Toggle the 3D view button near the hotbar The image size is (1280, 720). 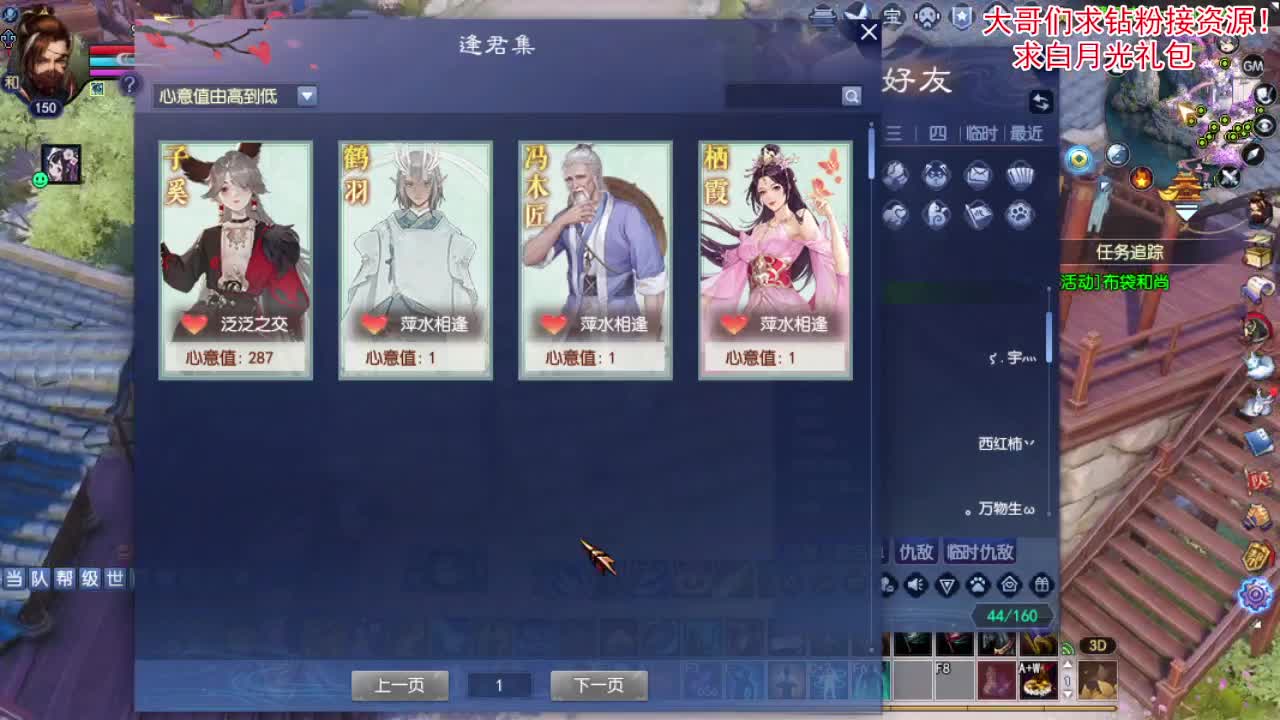[x=1098, y=647]
